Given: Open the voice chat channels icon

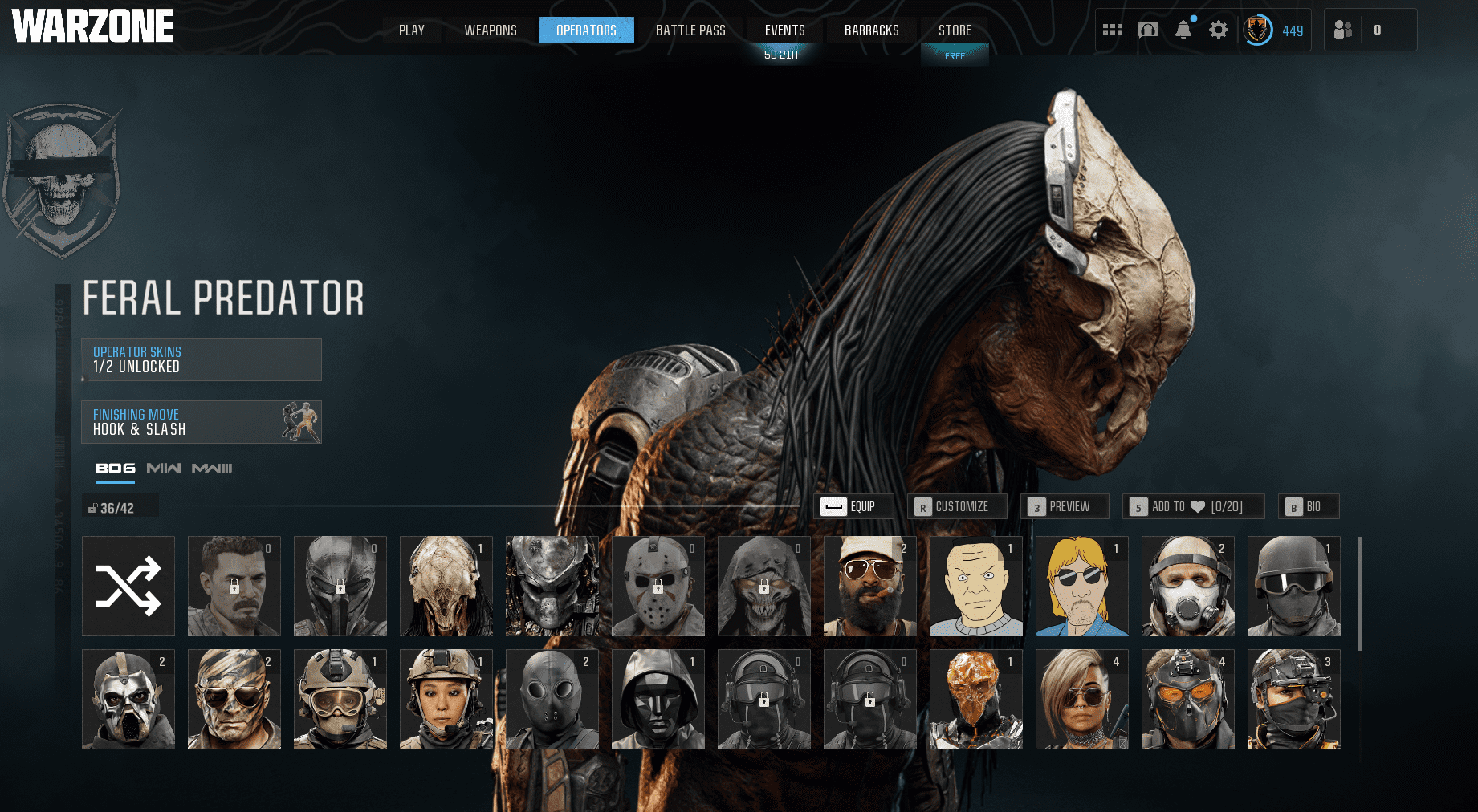Looking at the screenshot, I should pos(1147,29).
